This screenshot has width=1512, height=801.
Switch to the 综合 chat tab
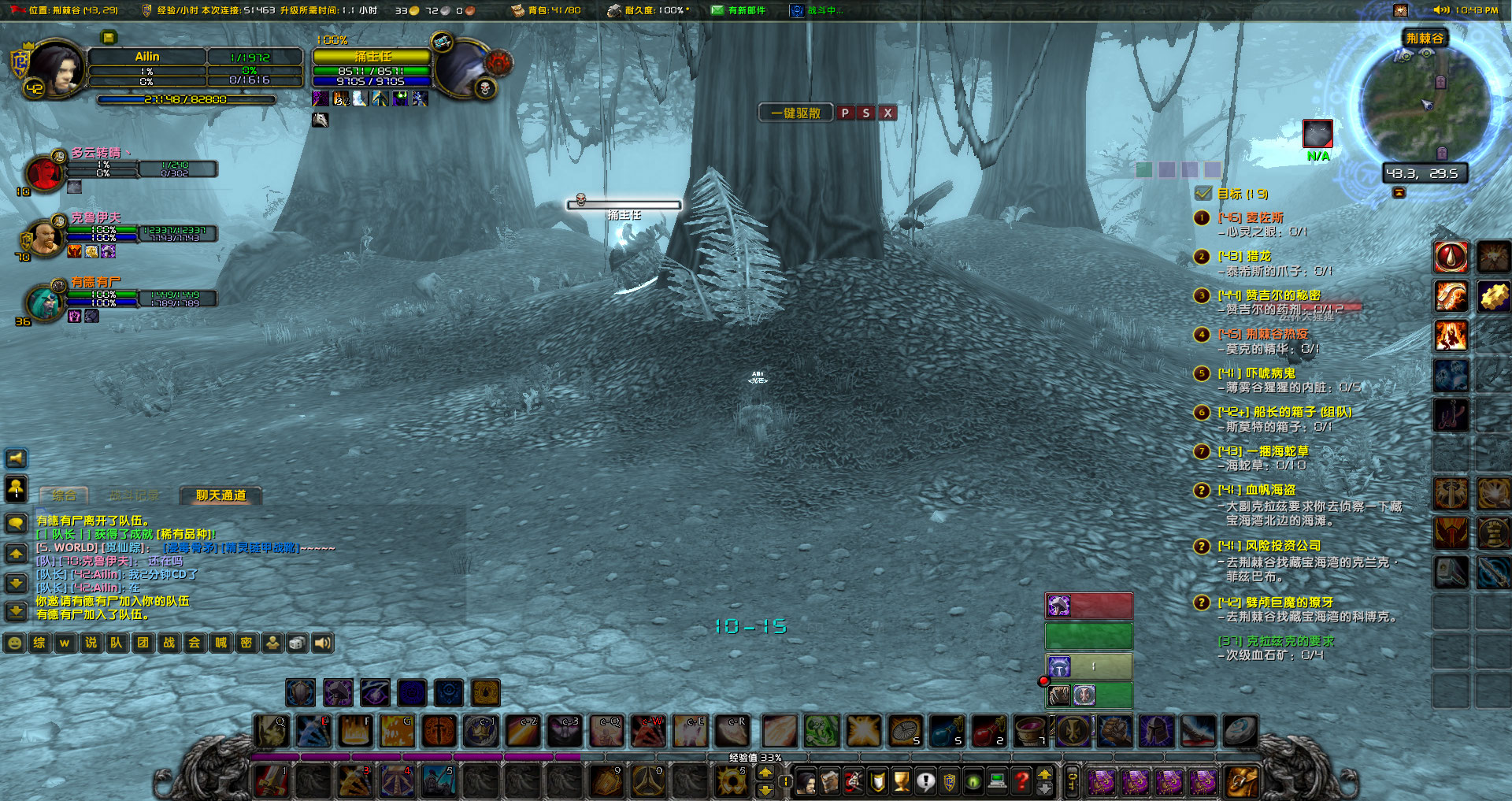tap(63, 496)
